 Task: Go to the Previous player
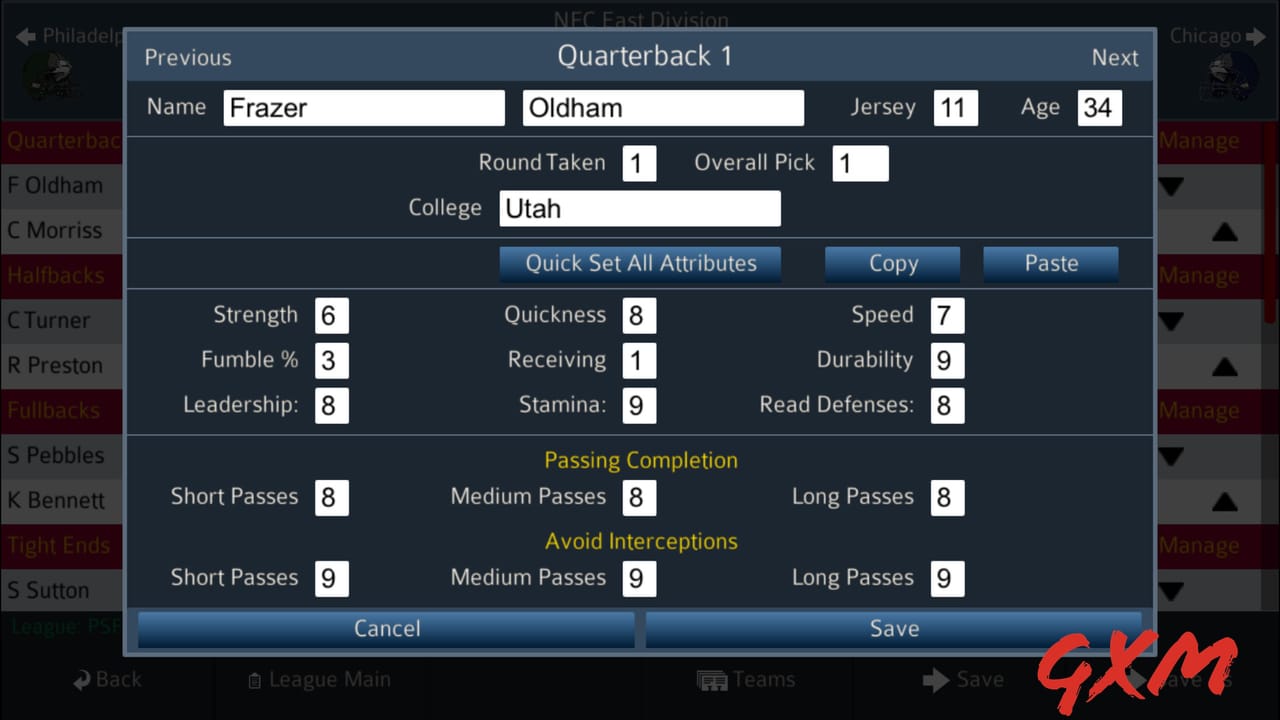[187, 57]
